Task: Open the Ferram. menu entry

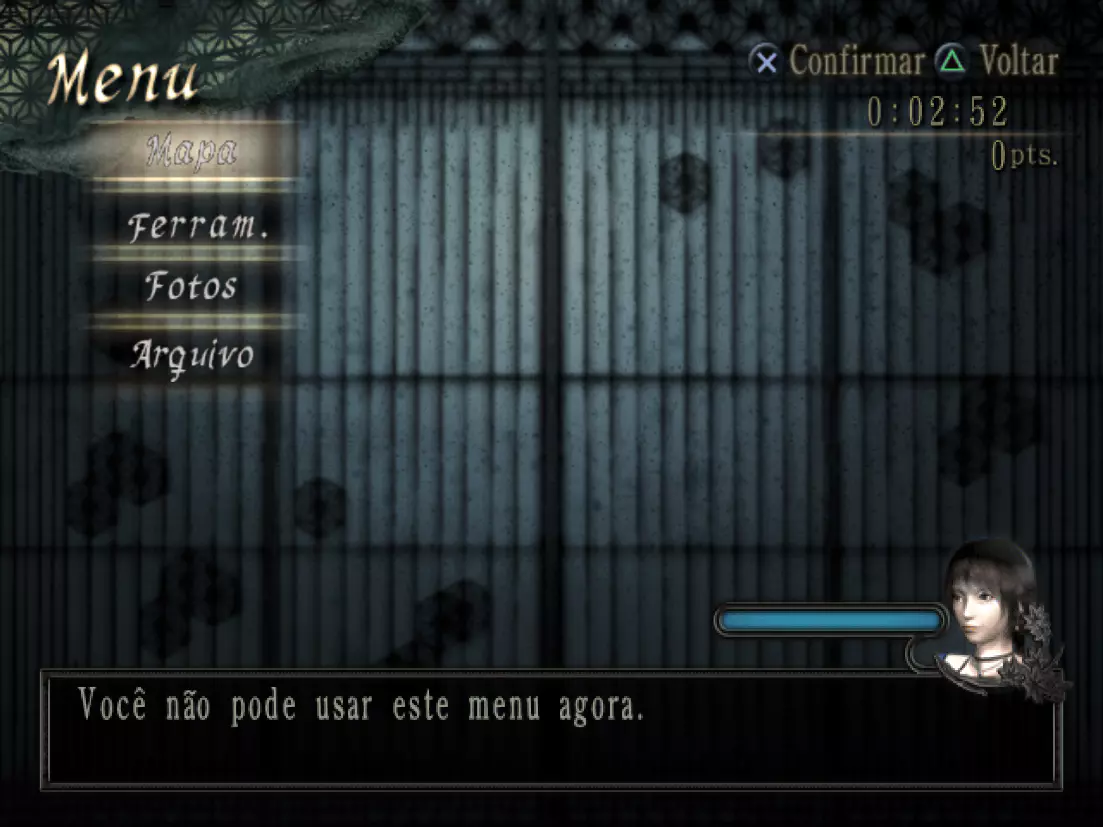Action: click(198, 226)
